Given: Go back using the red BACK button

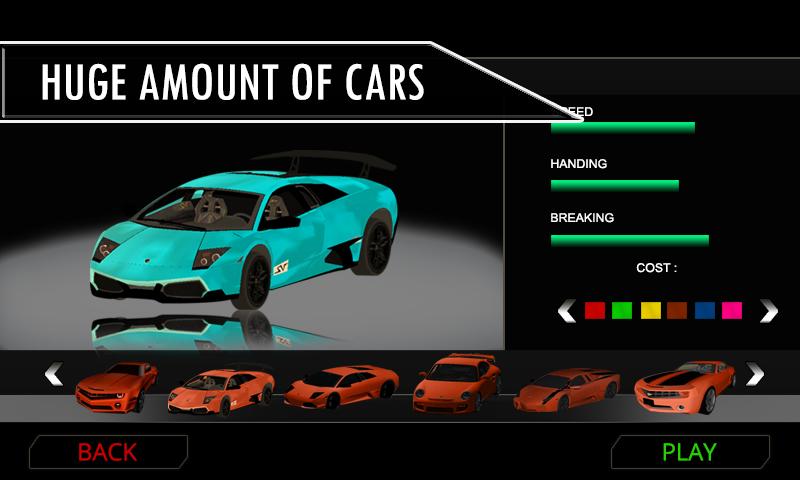Looking at the screenshot, I should (107, 452).
